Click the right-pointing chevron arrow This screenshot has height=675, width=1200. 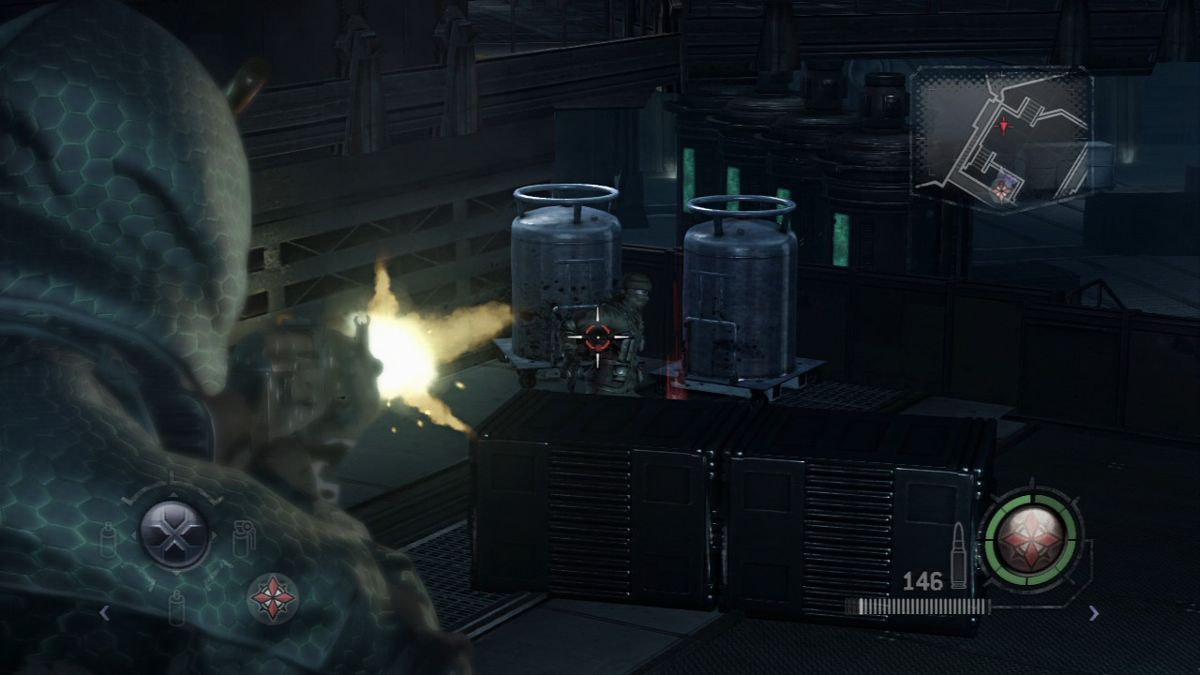point(1093,613)
